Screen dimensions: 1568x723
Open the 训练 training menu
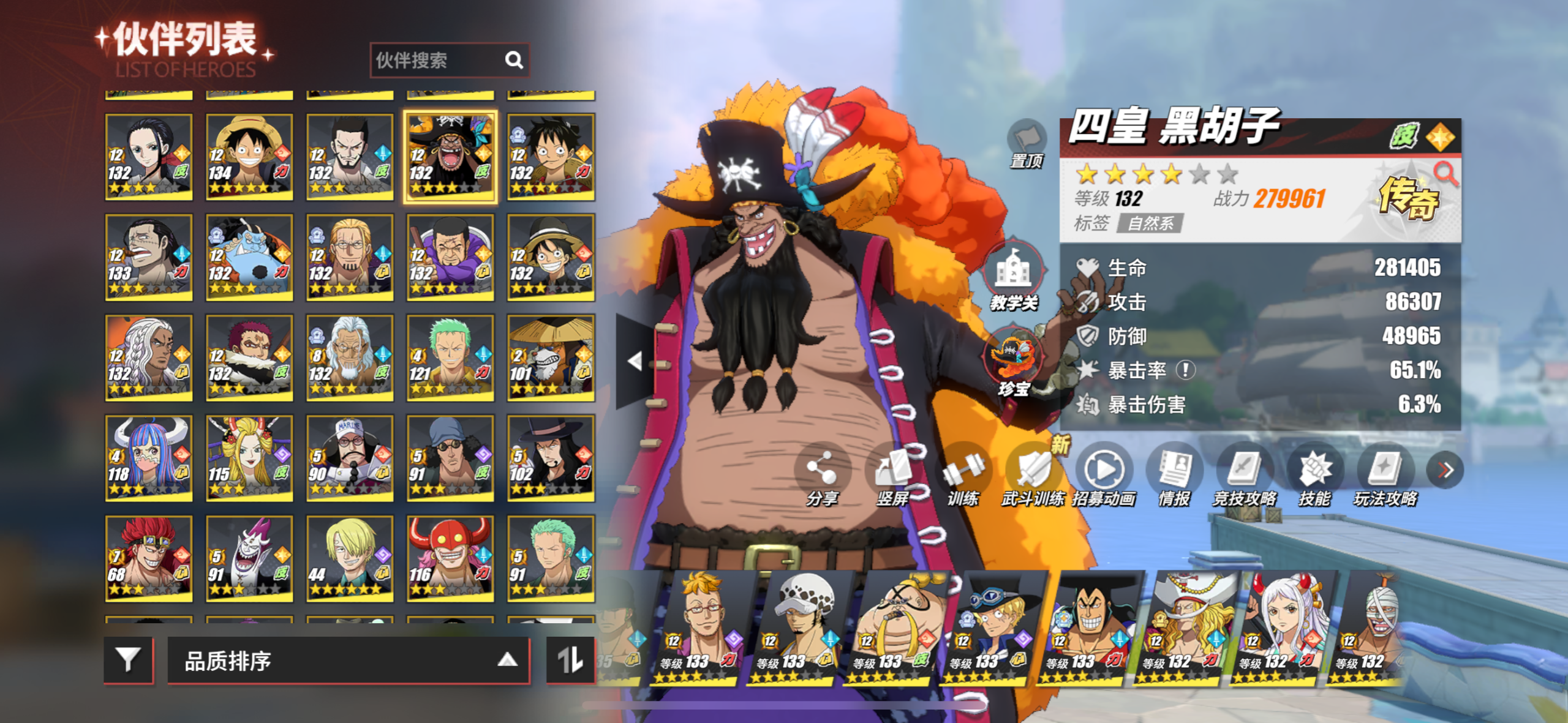[963, 474]
